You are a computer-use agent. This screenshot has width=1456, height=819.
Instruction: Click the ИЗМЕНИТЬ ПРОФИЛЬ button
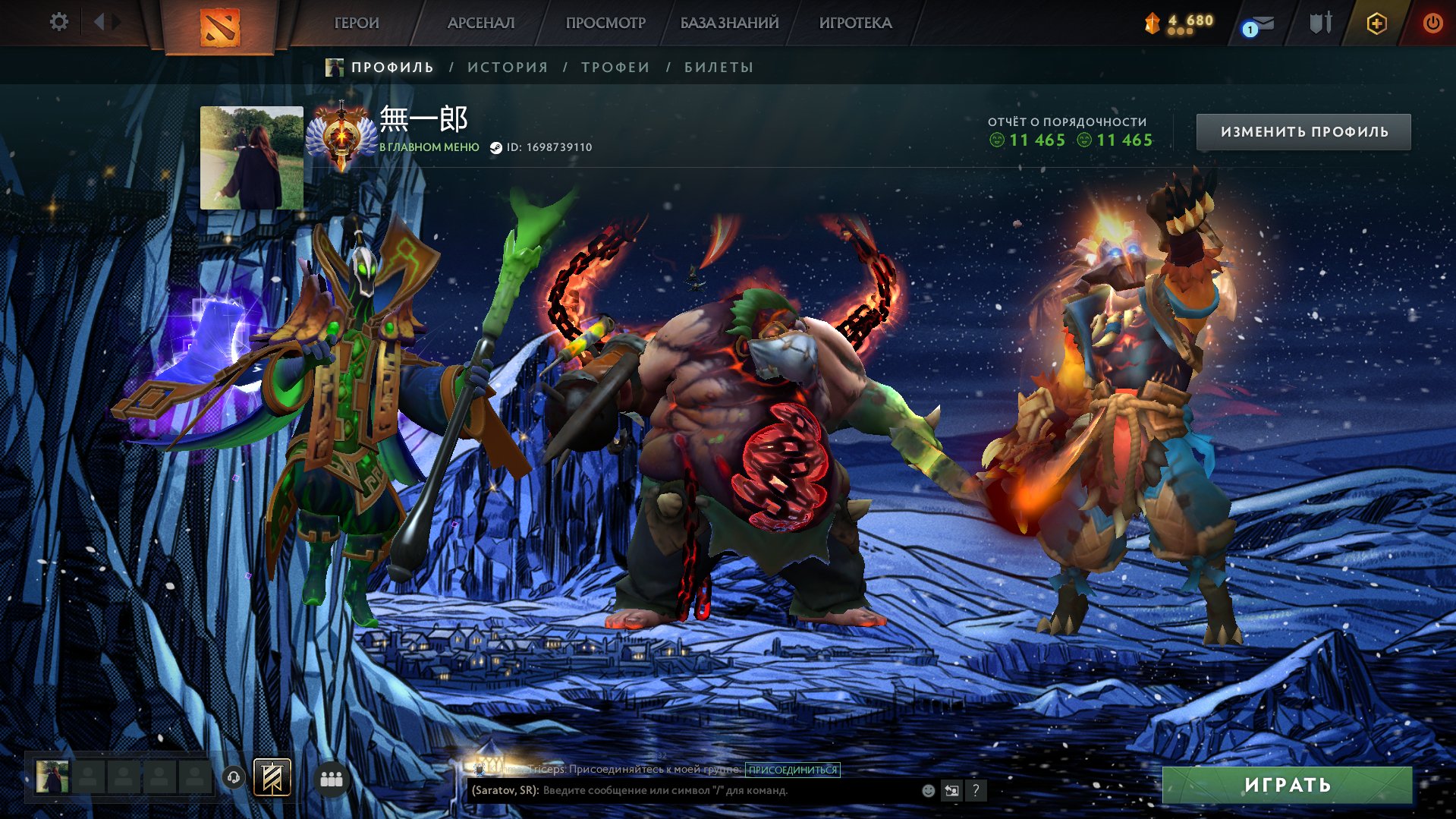[1303, 132]
